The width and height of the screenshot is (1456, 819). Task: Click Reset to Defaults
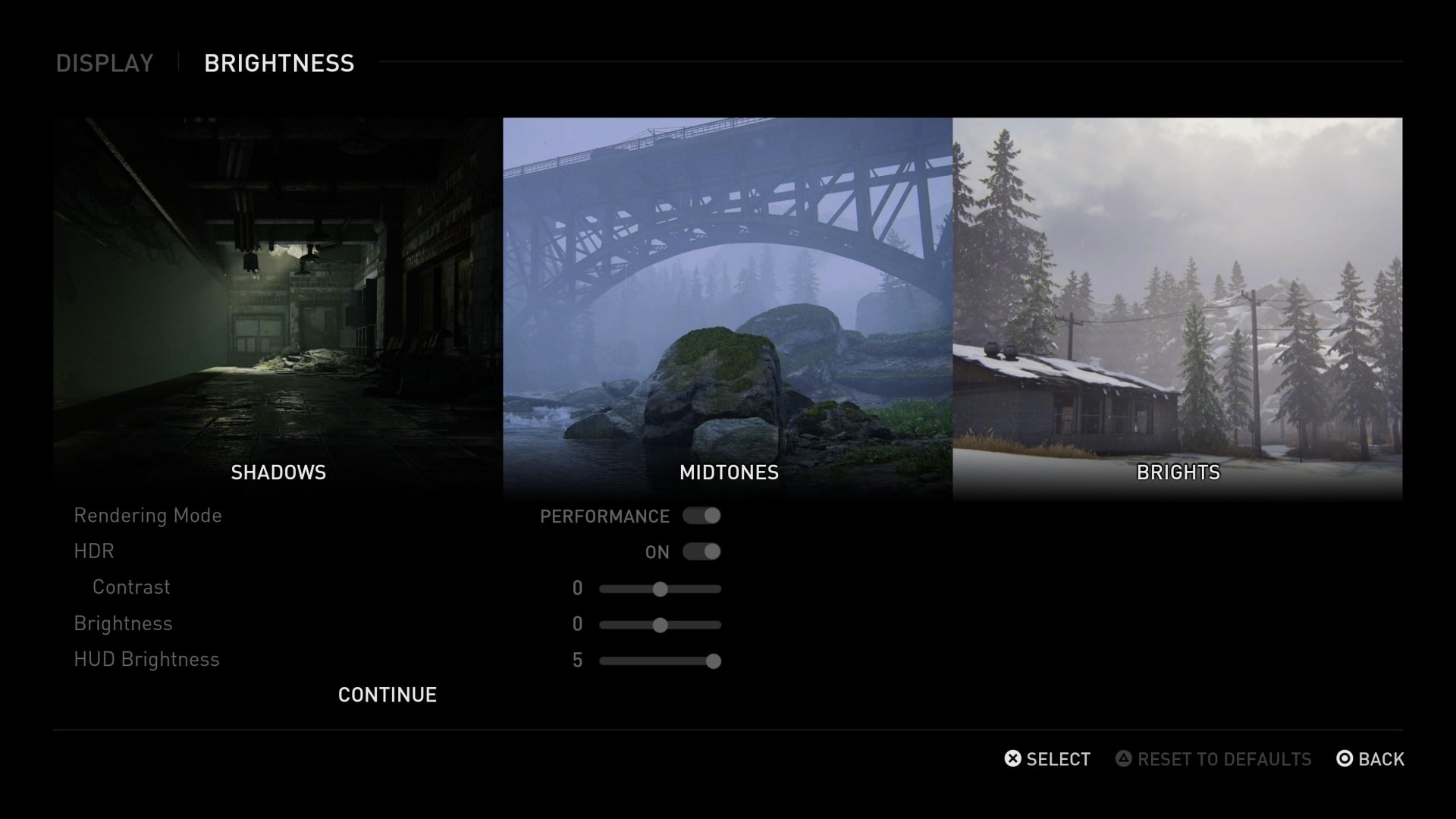[x=1213, y=759]
